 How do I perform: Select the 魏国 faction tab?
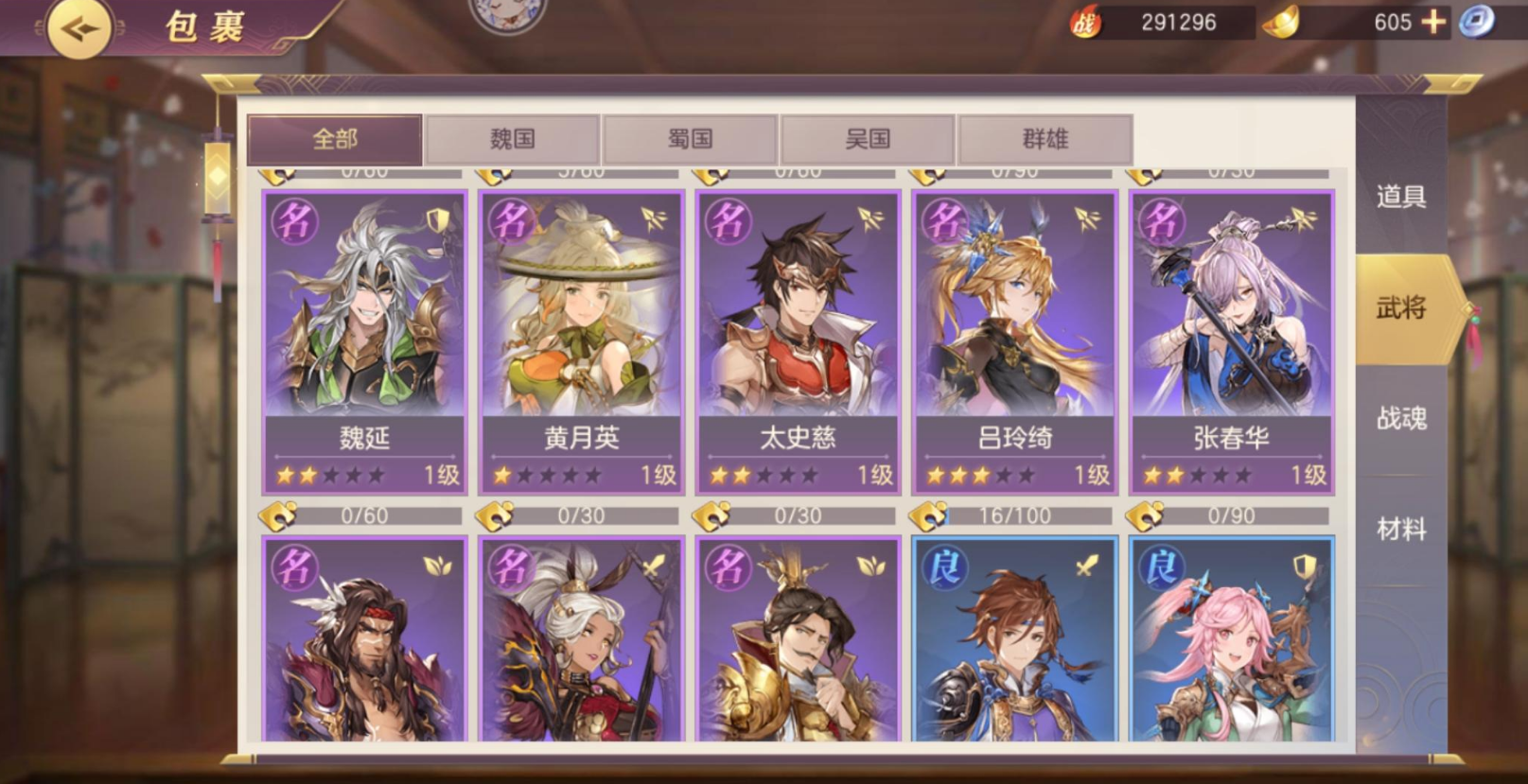[x=513, y=140]
